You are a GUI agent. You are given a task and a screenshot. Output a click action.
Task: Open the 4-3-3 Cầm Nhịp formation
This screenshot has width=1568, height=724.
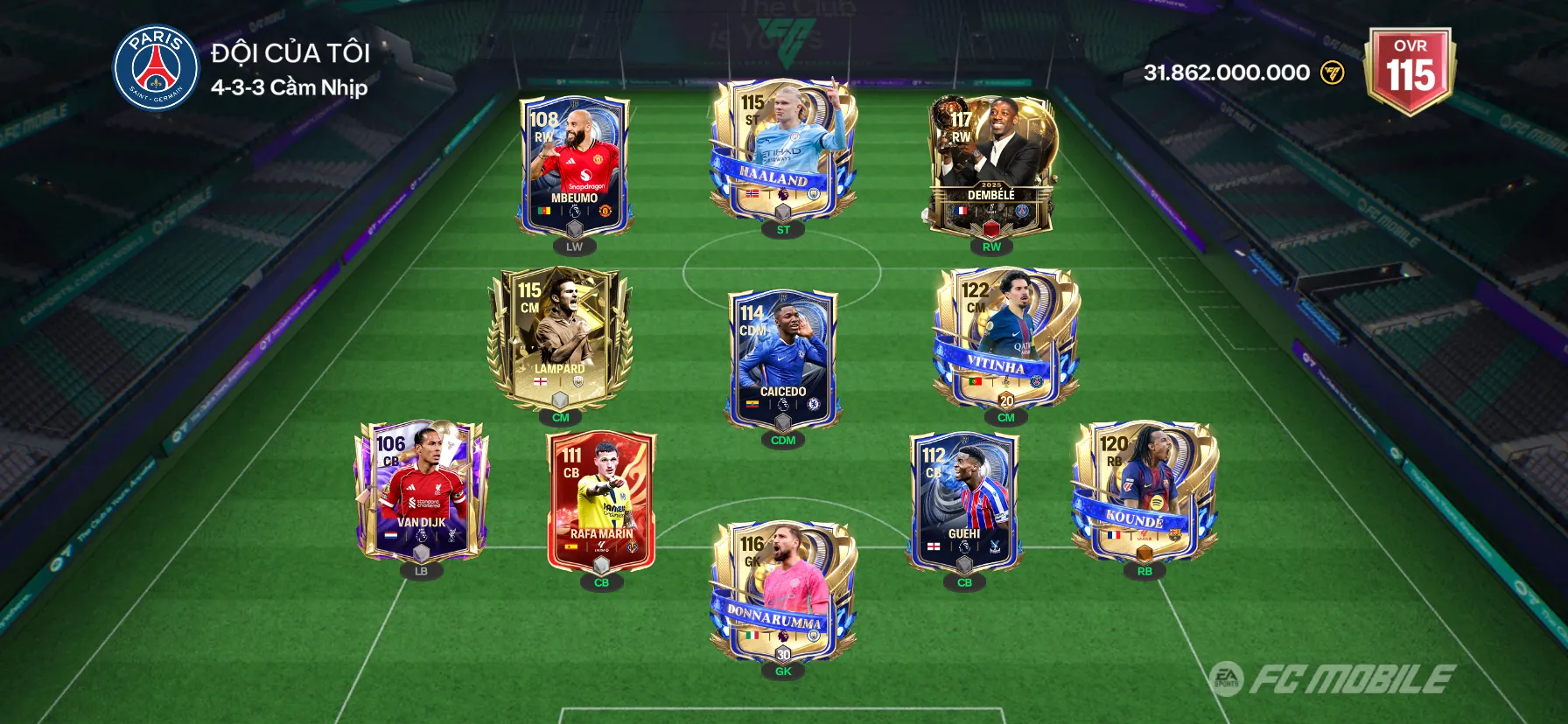point(289,87)
